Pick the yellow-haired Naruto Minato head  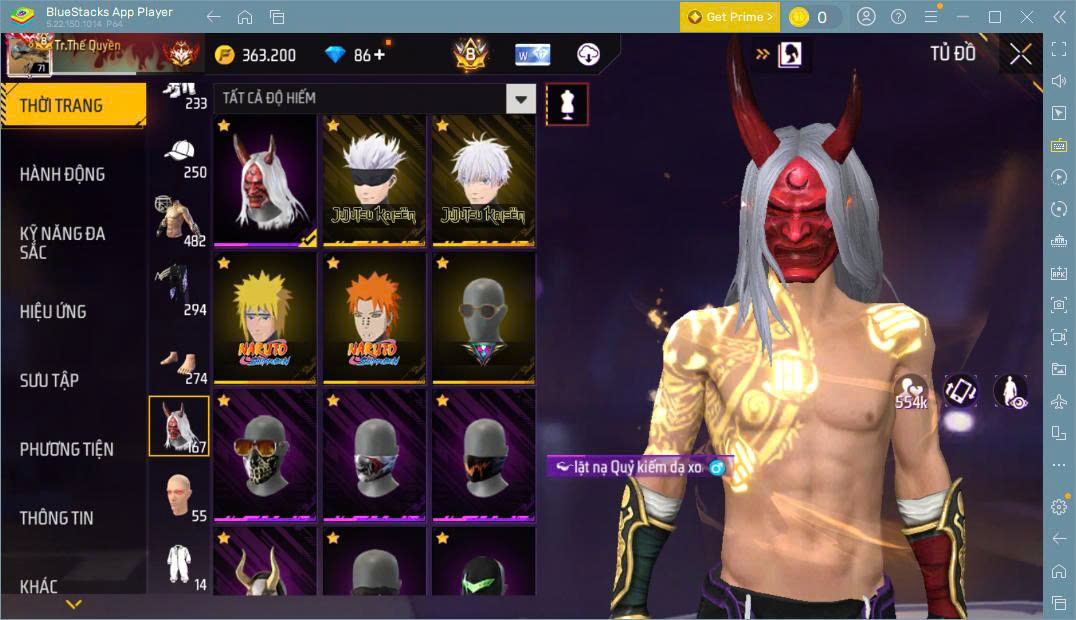264,319
